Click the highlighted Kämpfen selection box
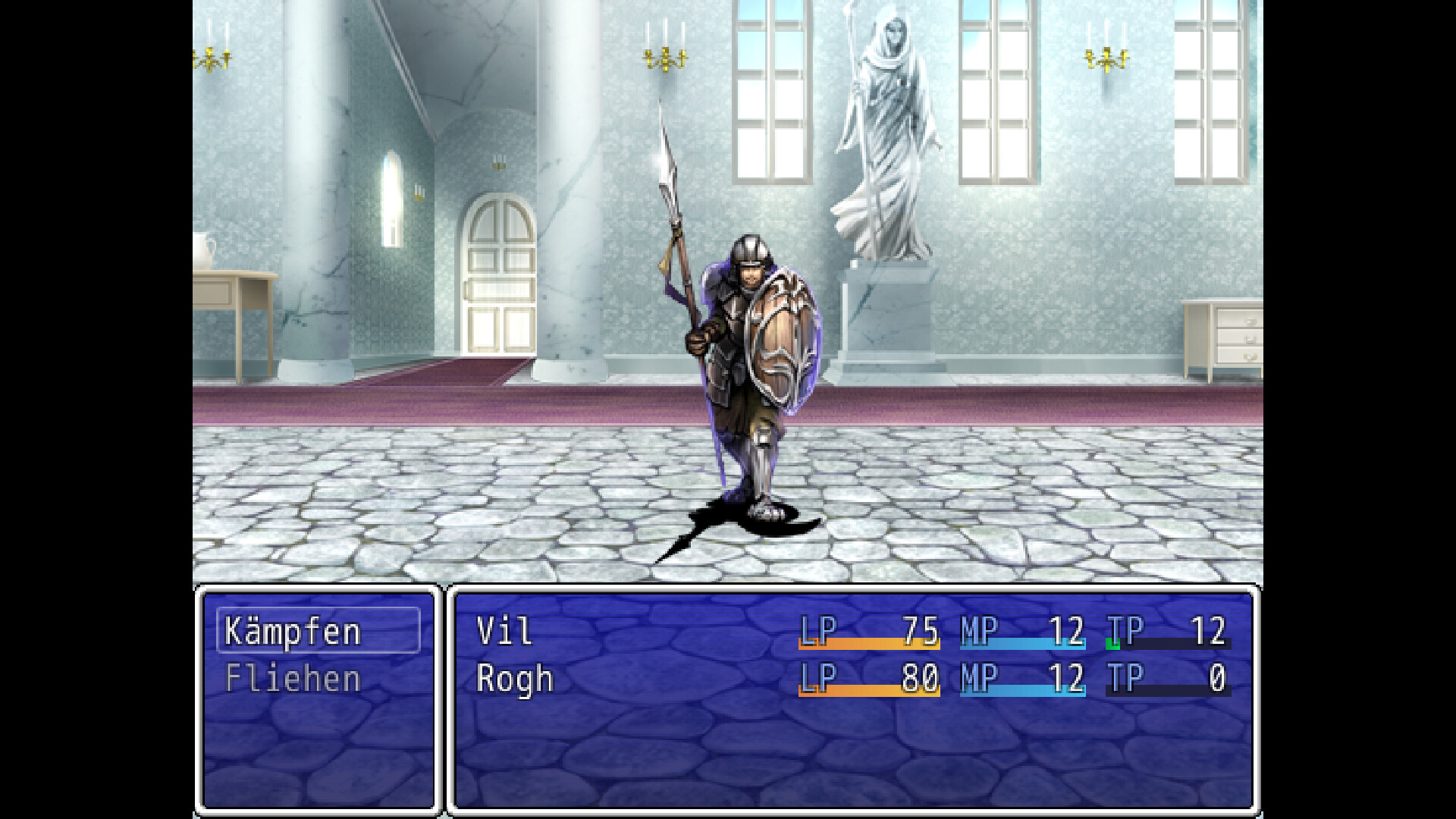Viewport: 1456px width, 819px height. [x=318, y=631]
